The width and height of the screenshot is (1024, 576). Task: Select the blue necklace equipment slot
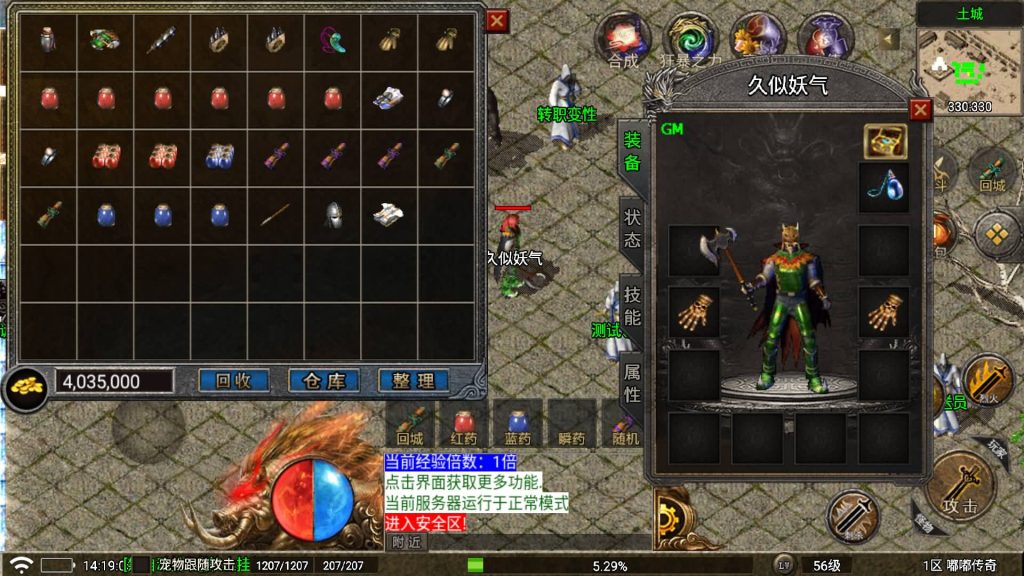click(x=884, y=188)
